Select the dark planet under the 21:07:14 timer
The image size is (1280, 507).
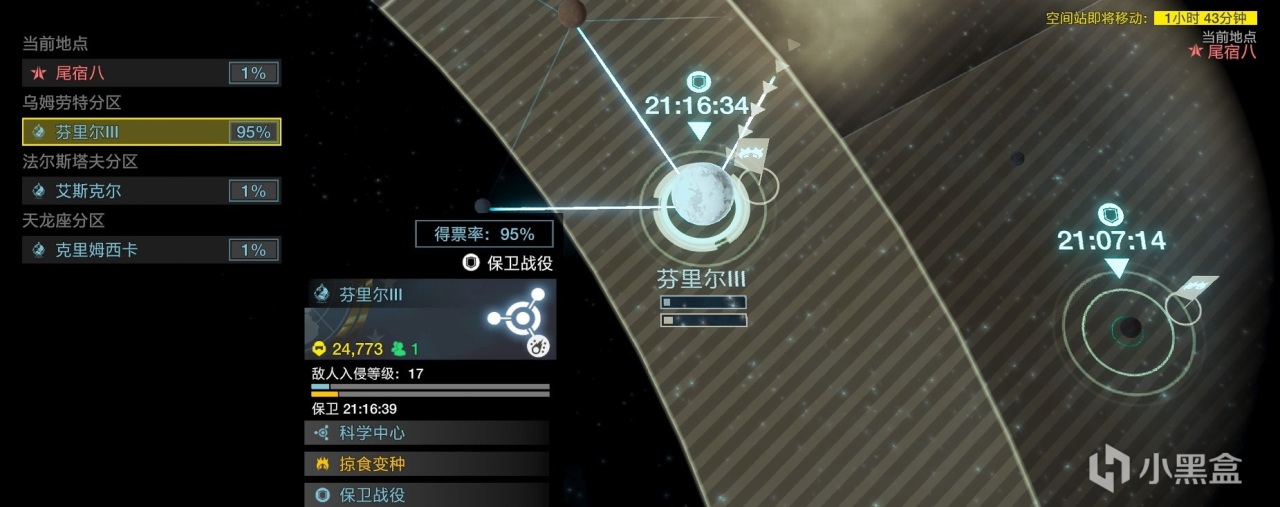point(1131,327)
